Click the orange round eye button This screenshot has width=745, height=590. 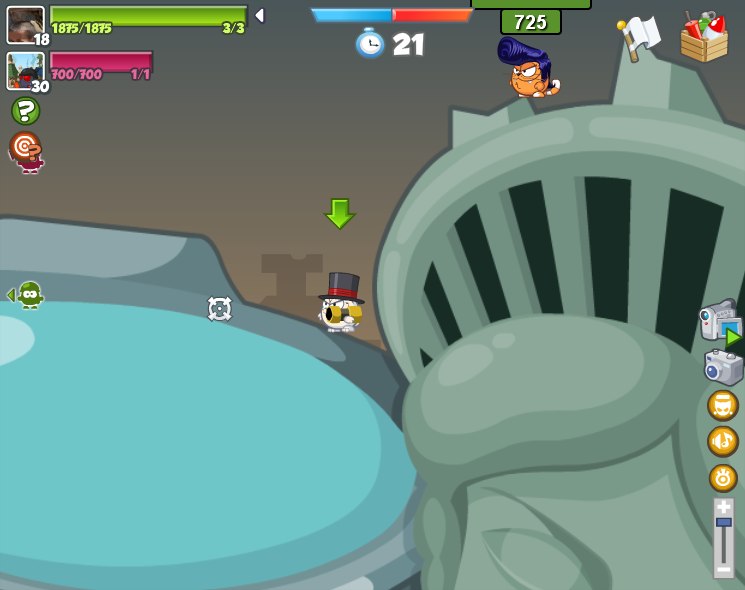click(722, 477)
